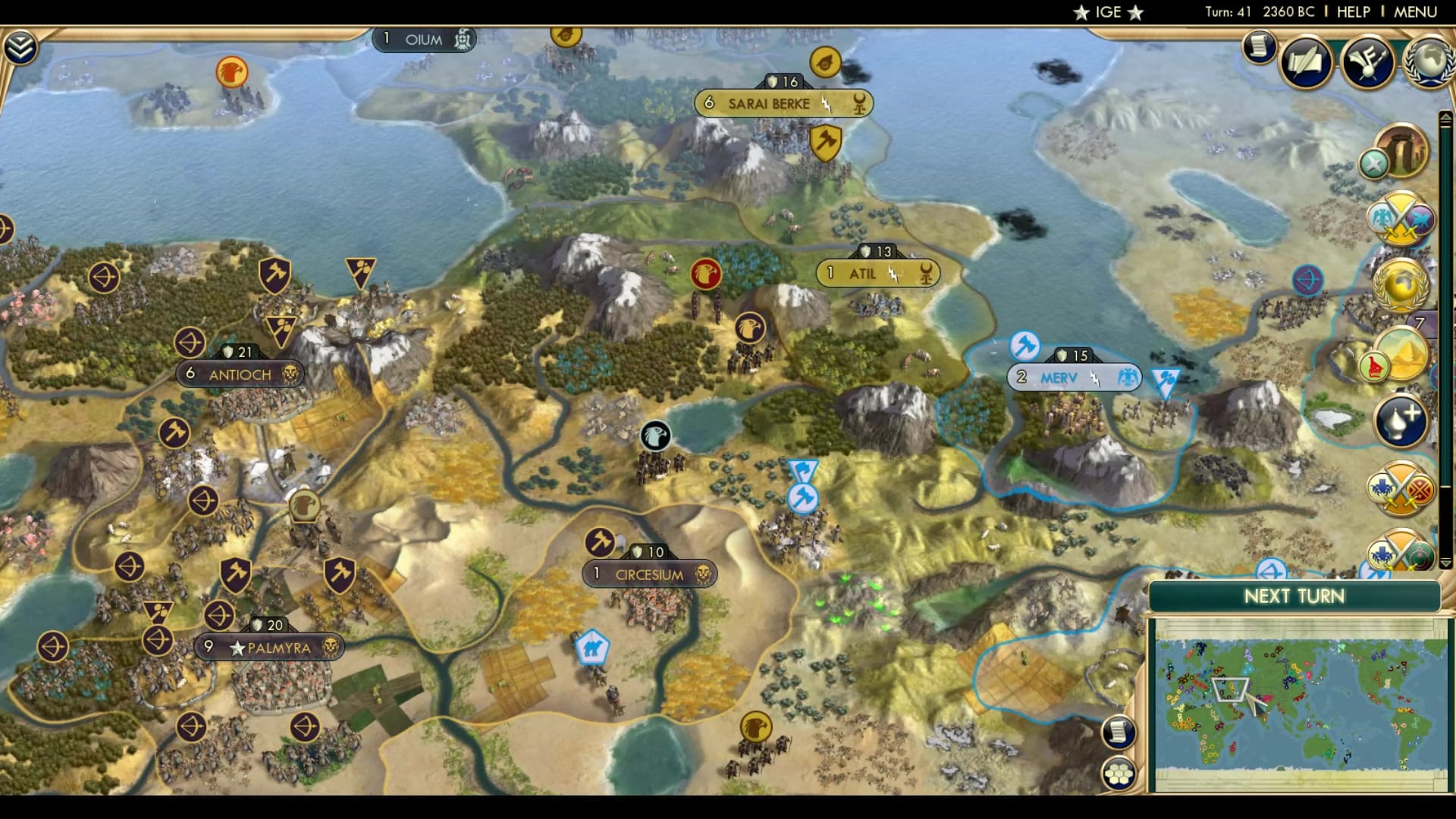1456x819 pixels.
Task: Expand the Merv city banner
Action: click(x=1074, y=375)
